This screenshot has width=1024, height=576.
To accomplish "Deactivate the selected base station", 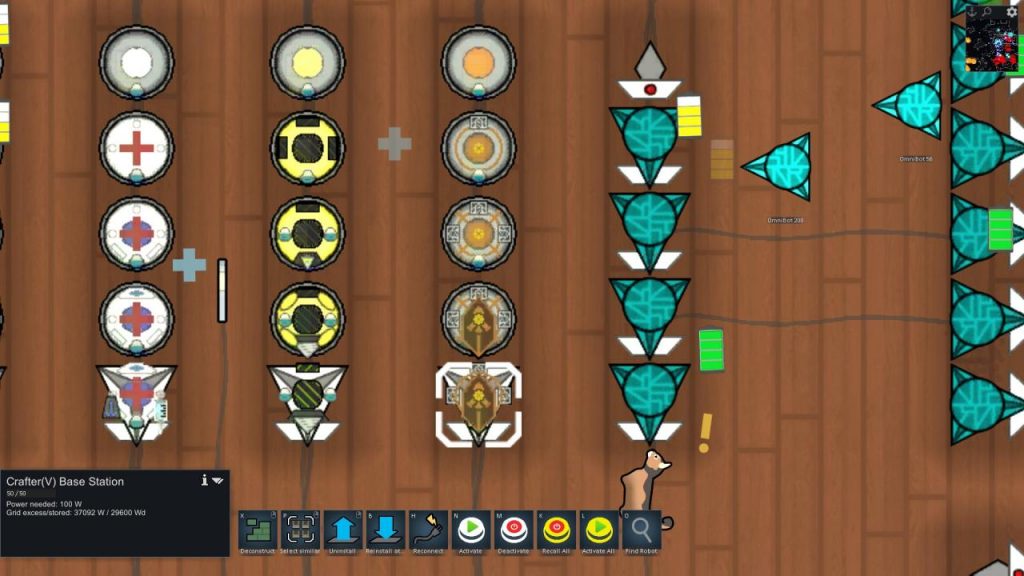I will point(514,531).
